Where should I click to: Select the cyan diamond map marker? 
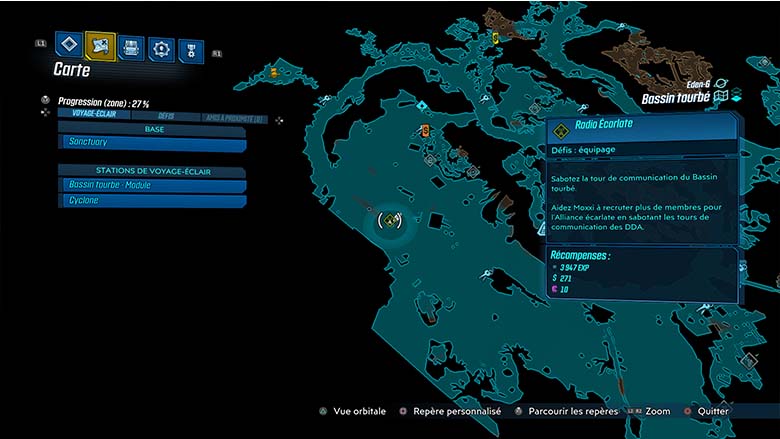point(423,103)
